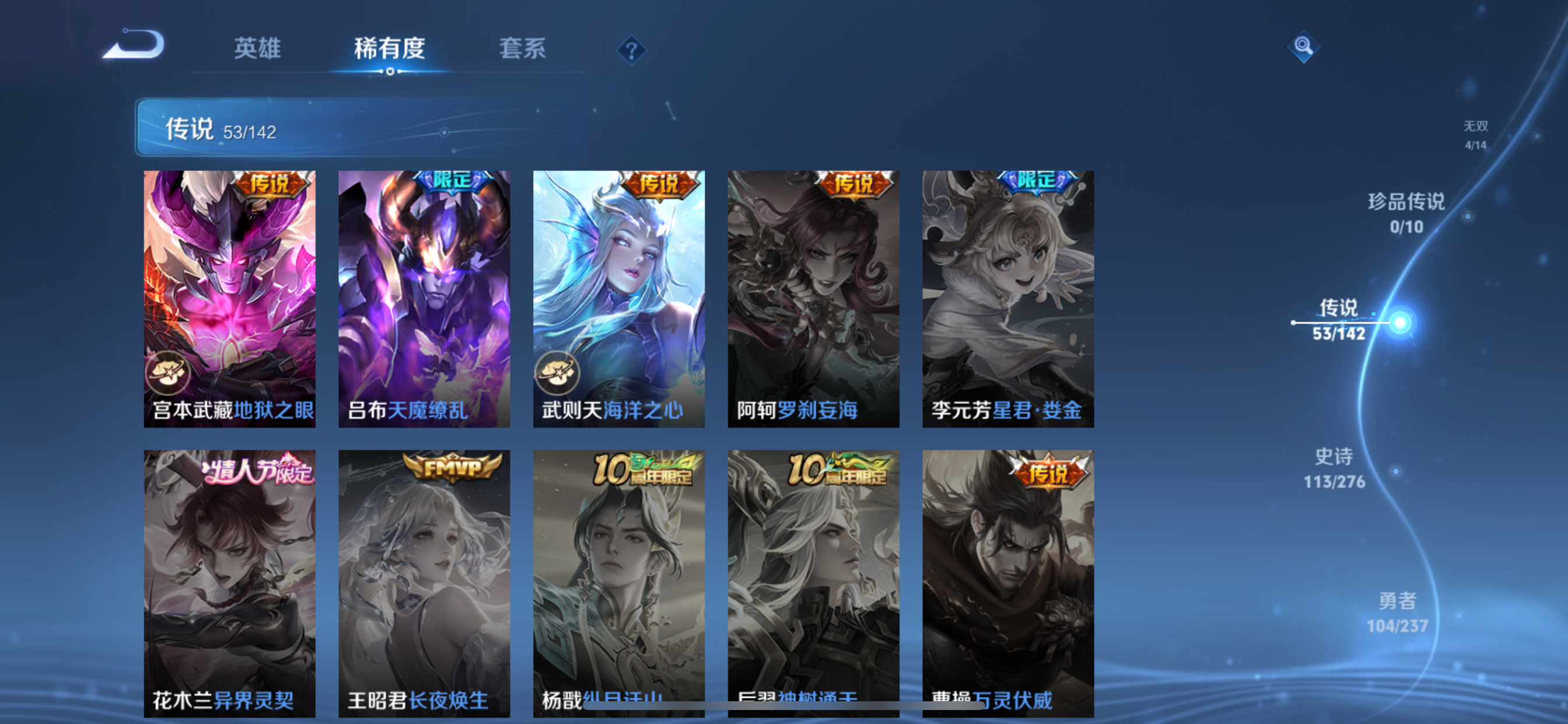Select the 无双 rarity category
The image size is (1568, 724).
[1476, 135]
